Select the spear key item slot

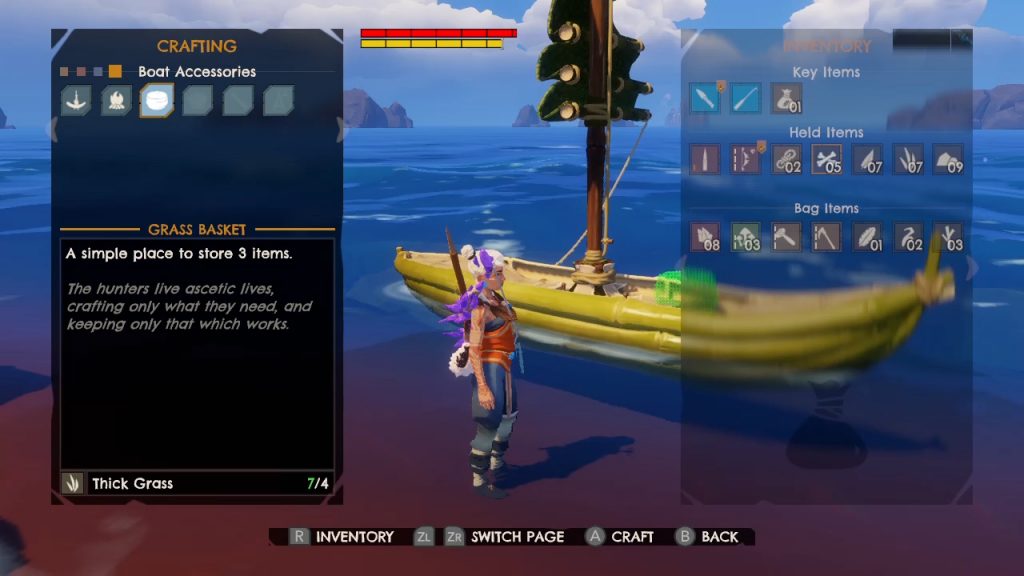[x=704, y=98]
